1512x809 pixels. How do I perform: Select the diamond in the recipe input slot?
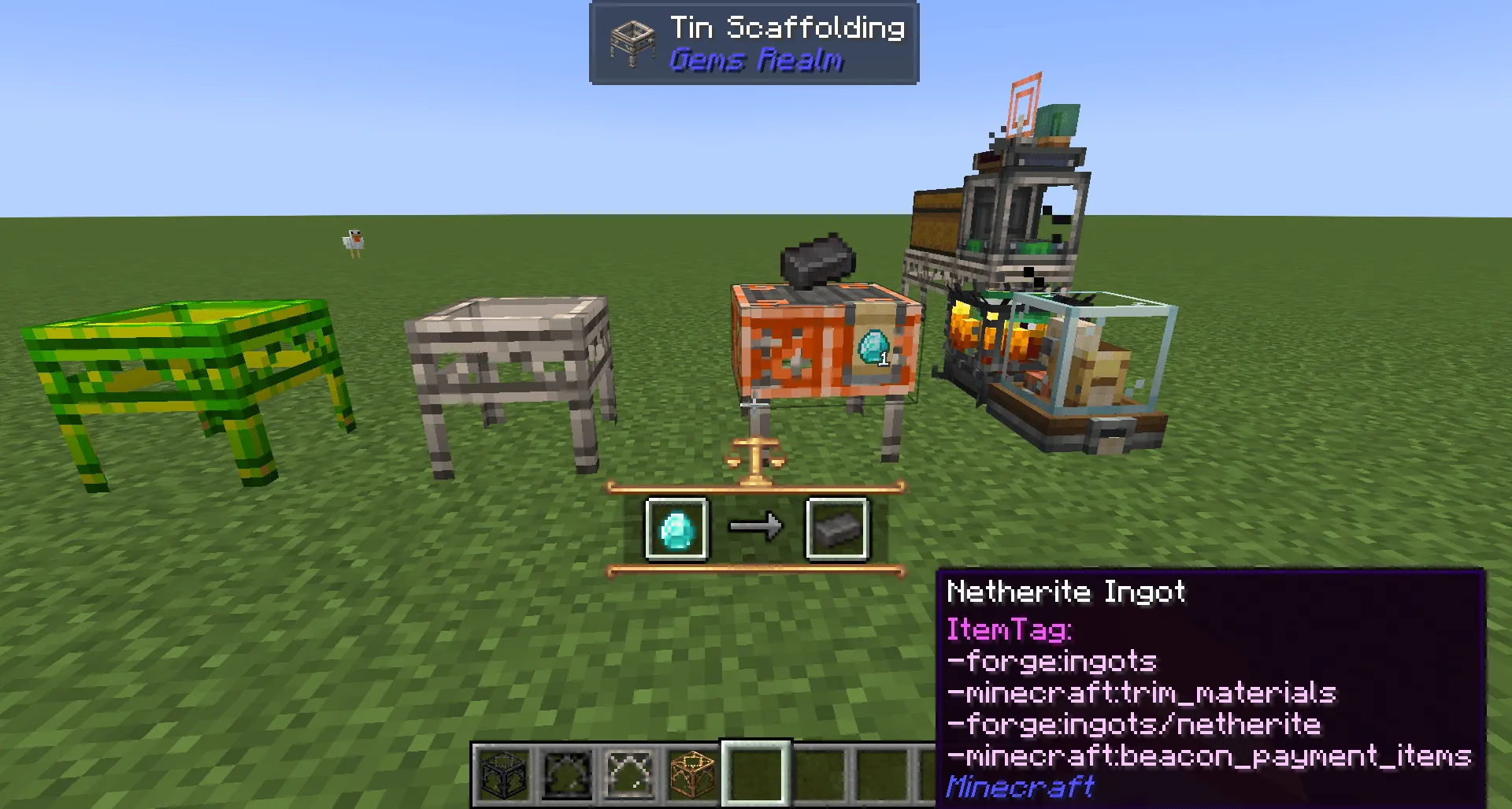click(x=676, y=526)
